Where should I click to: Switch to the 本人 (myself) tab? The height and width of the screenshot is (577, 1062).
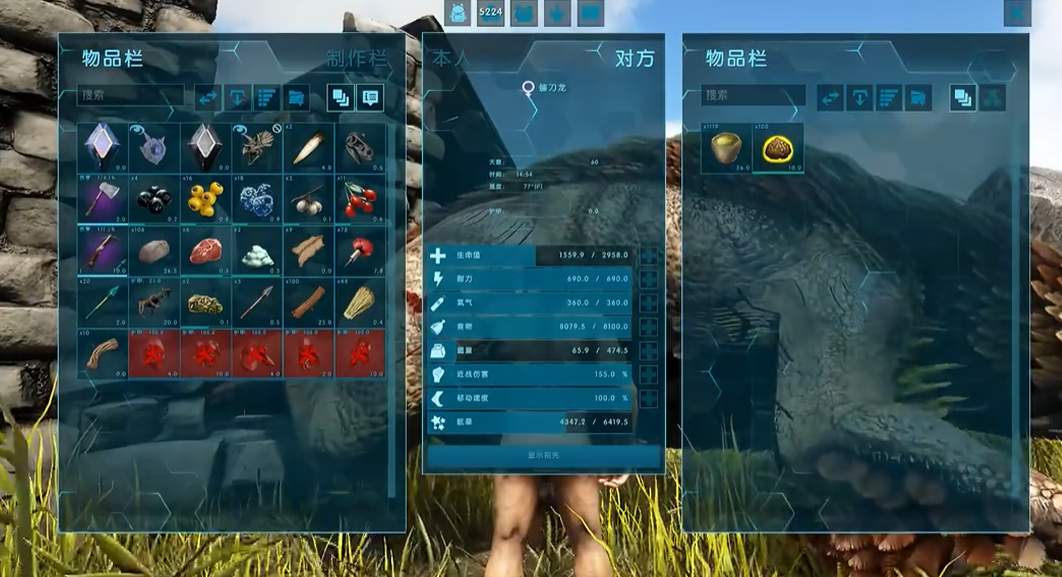click(449, 58)
